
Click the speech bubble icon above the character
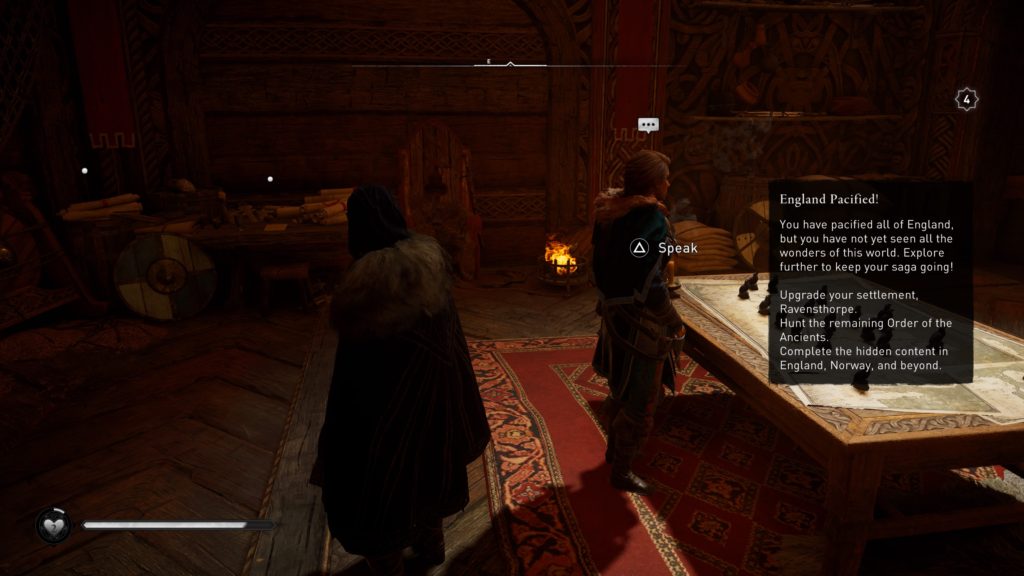[648, 125]
